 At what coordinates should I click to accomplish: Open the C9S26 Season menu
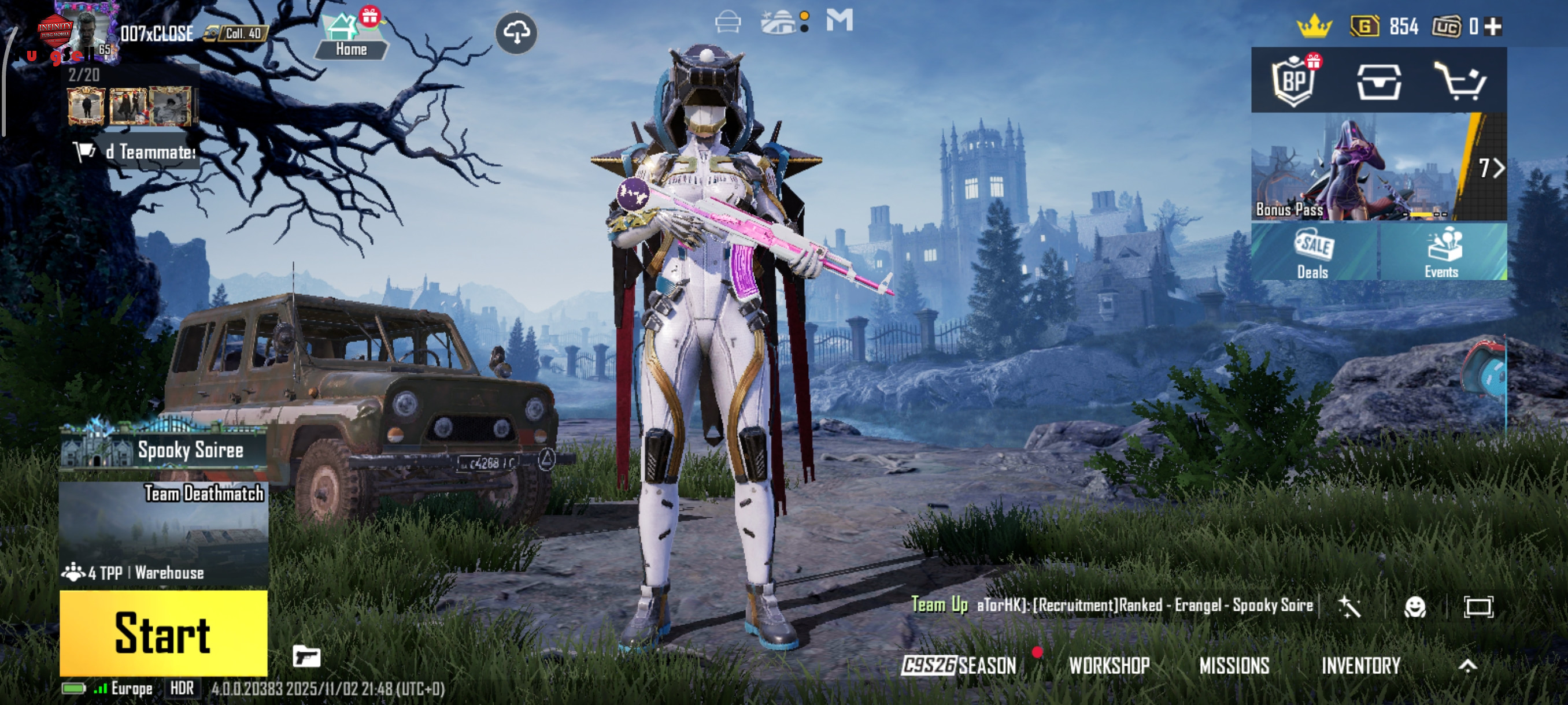pyautogui.click(x=960, y=666)
